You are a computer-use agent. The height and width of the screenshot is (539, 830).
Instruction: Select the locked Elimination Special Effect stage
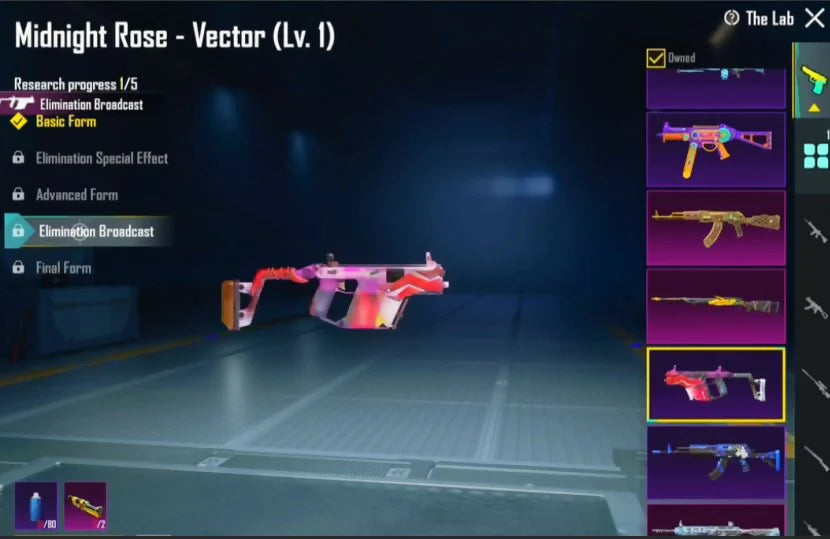[101, 158]
